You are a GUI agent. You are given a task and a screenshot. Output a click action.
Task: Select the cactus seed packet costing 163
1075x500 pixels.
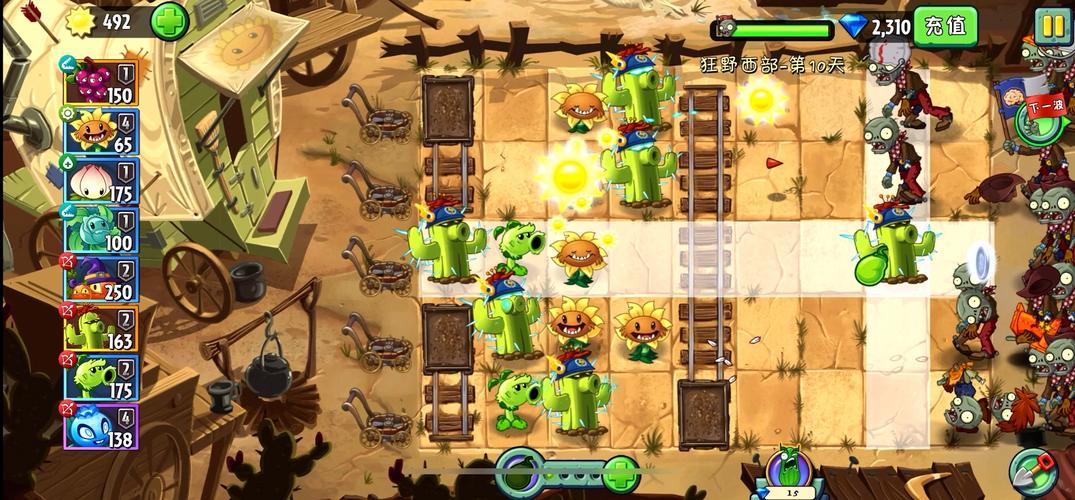(102, 328)
